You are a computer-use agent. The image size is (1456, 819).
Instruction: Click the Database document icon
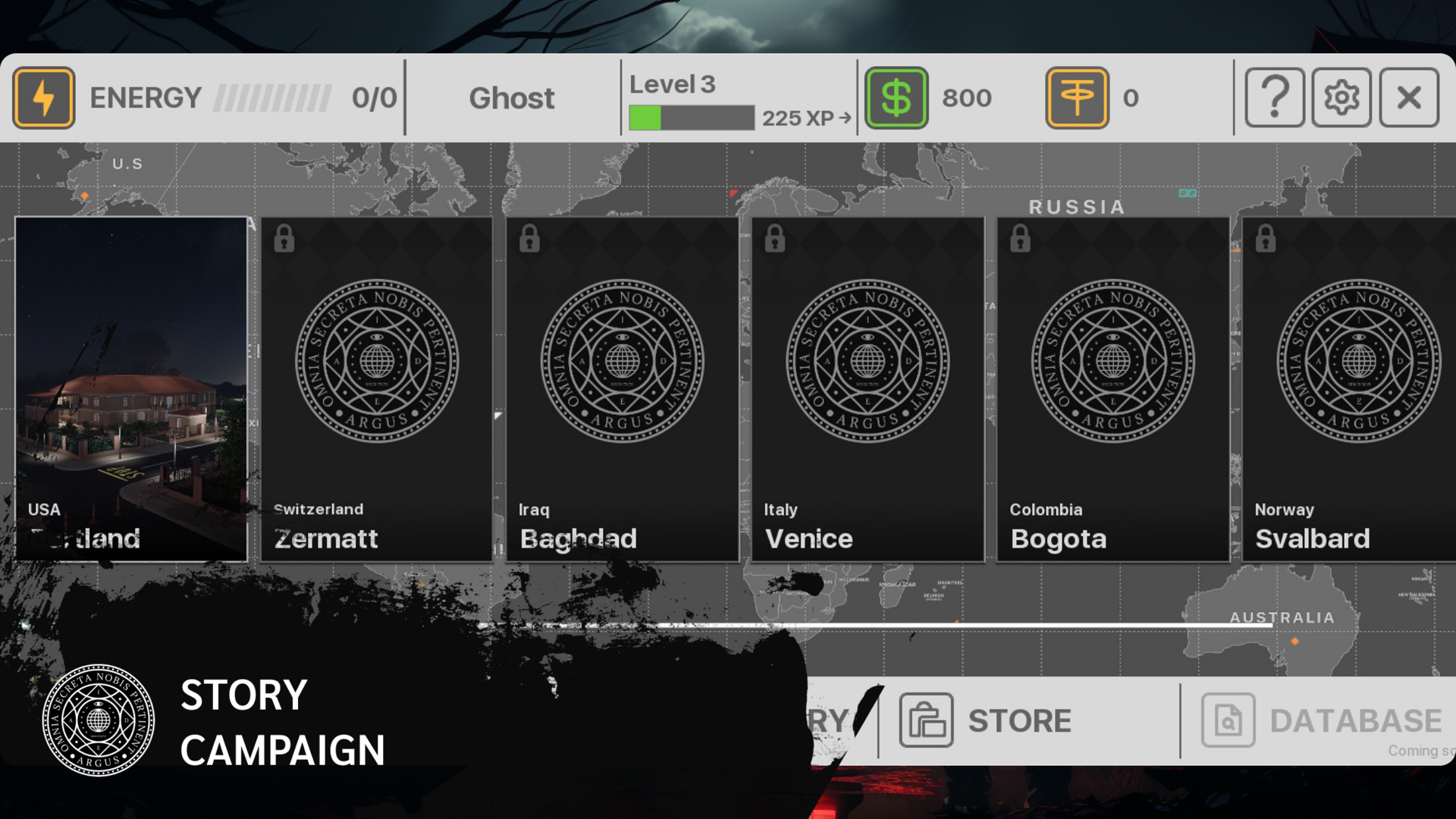point(1228,721)
